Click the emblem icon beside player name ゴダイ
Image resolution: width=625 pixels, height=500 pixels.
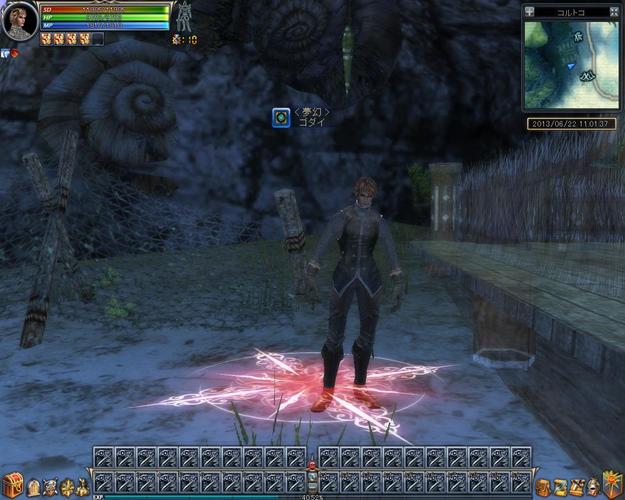(x=282, y=119)
